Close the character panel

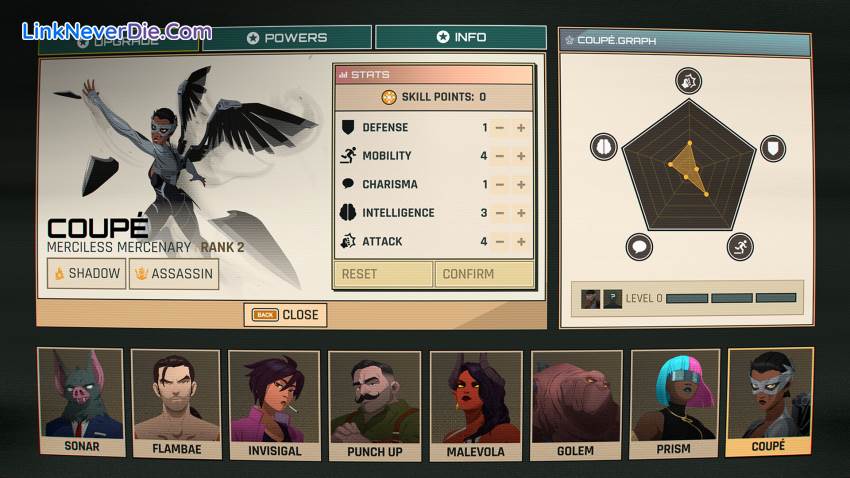pos(285,315)
